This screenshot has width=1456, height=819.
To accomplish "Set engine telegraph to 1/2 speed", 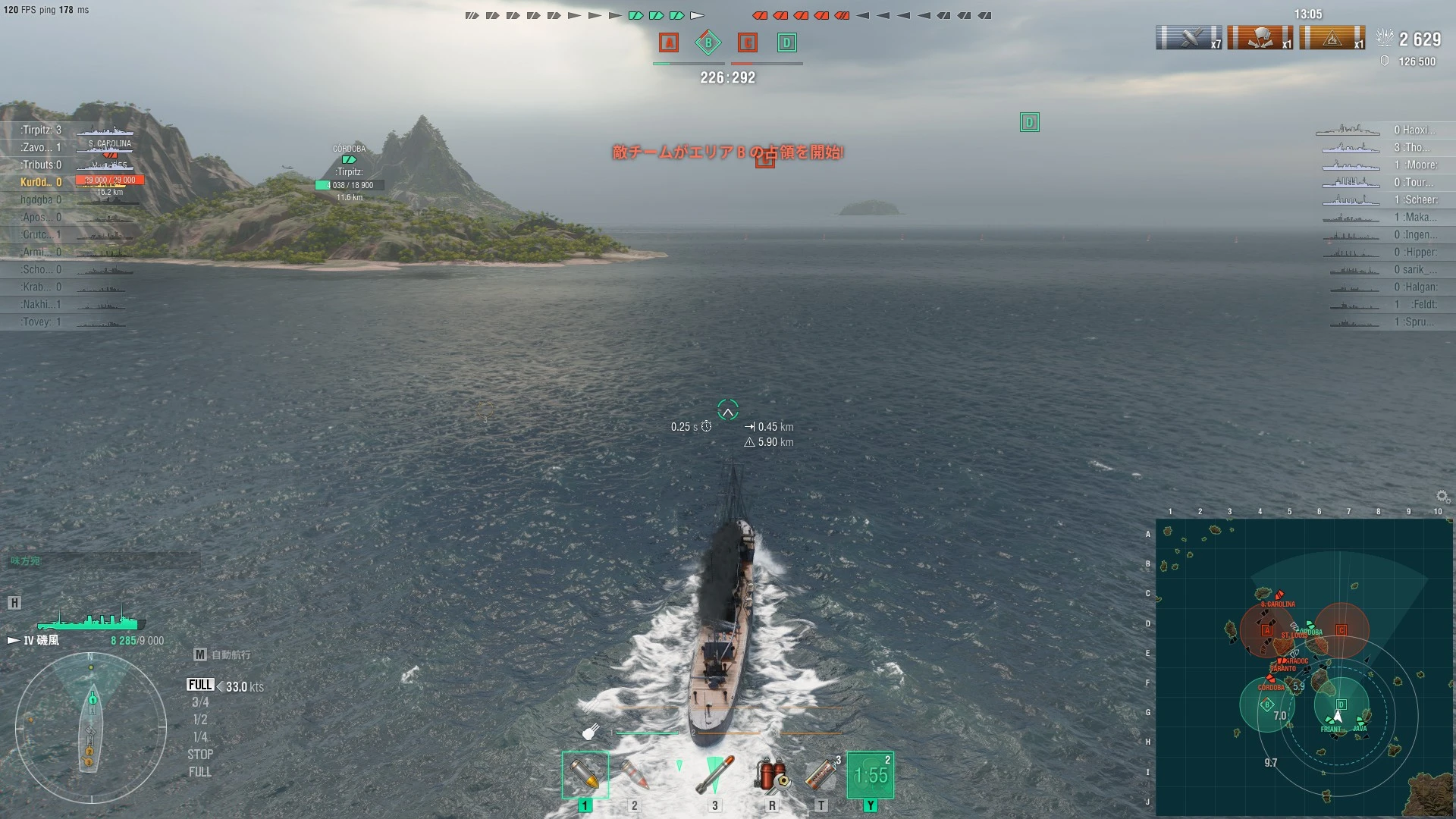I will [200, 720].
